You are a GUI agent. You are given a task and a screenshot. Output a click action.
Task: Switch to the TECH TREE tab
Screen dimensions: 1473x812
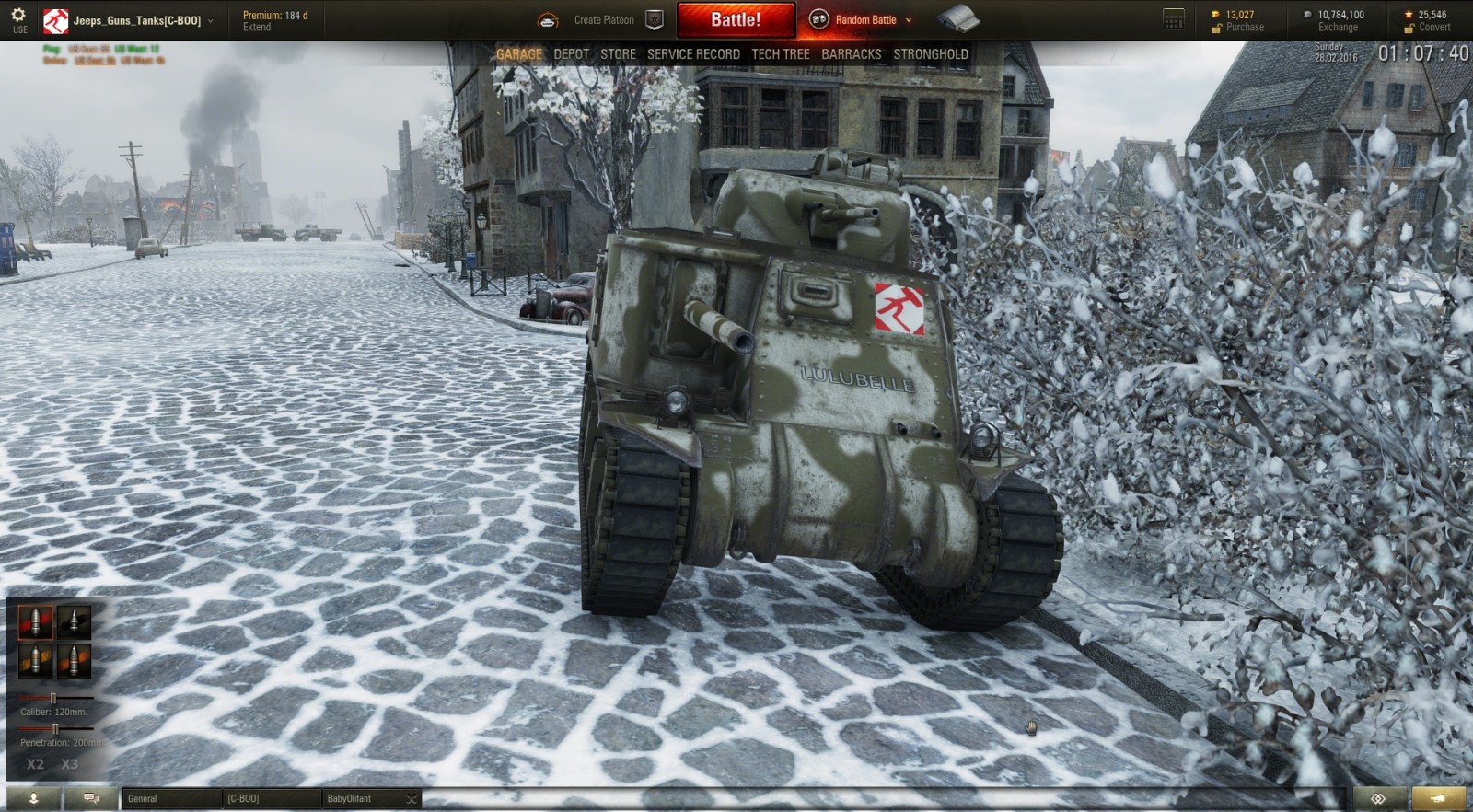pos(780,54)
